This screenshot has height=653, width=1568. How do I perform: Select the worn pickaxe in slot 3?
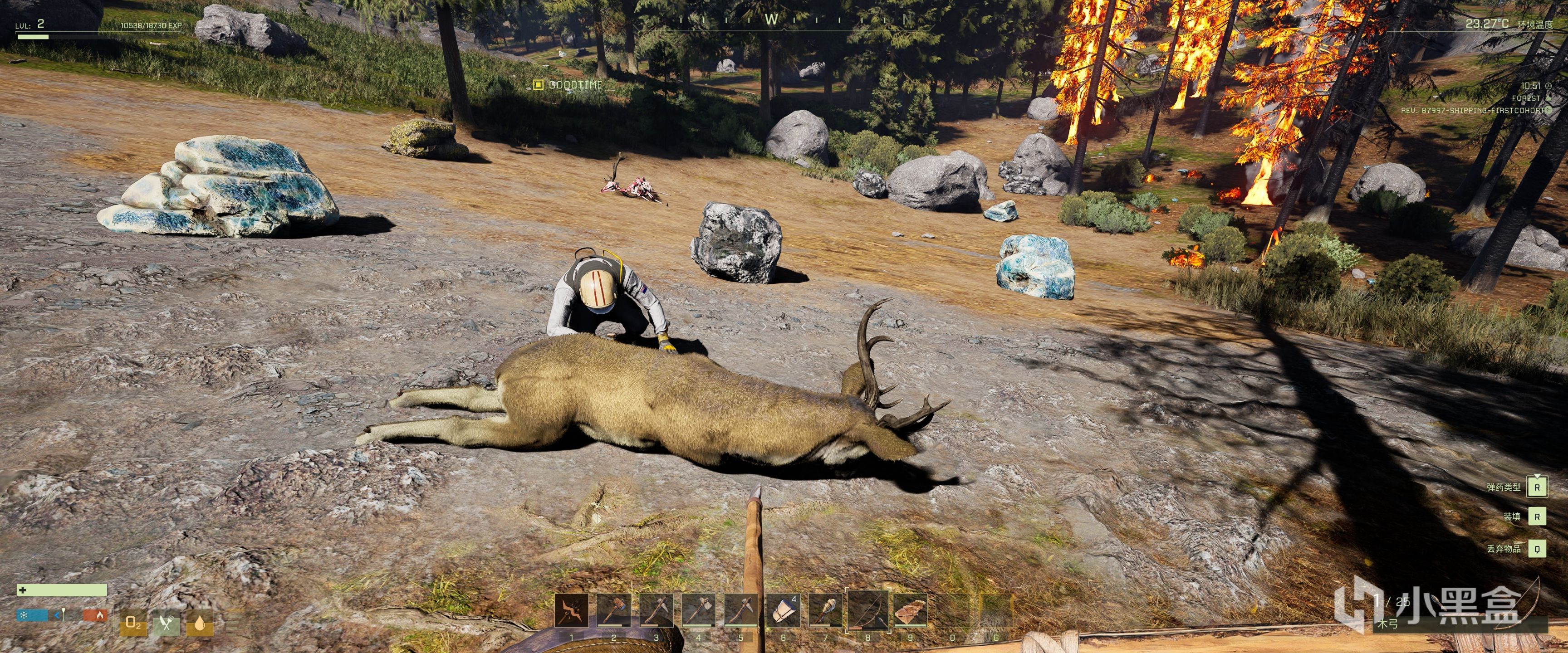point(656,611)
